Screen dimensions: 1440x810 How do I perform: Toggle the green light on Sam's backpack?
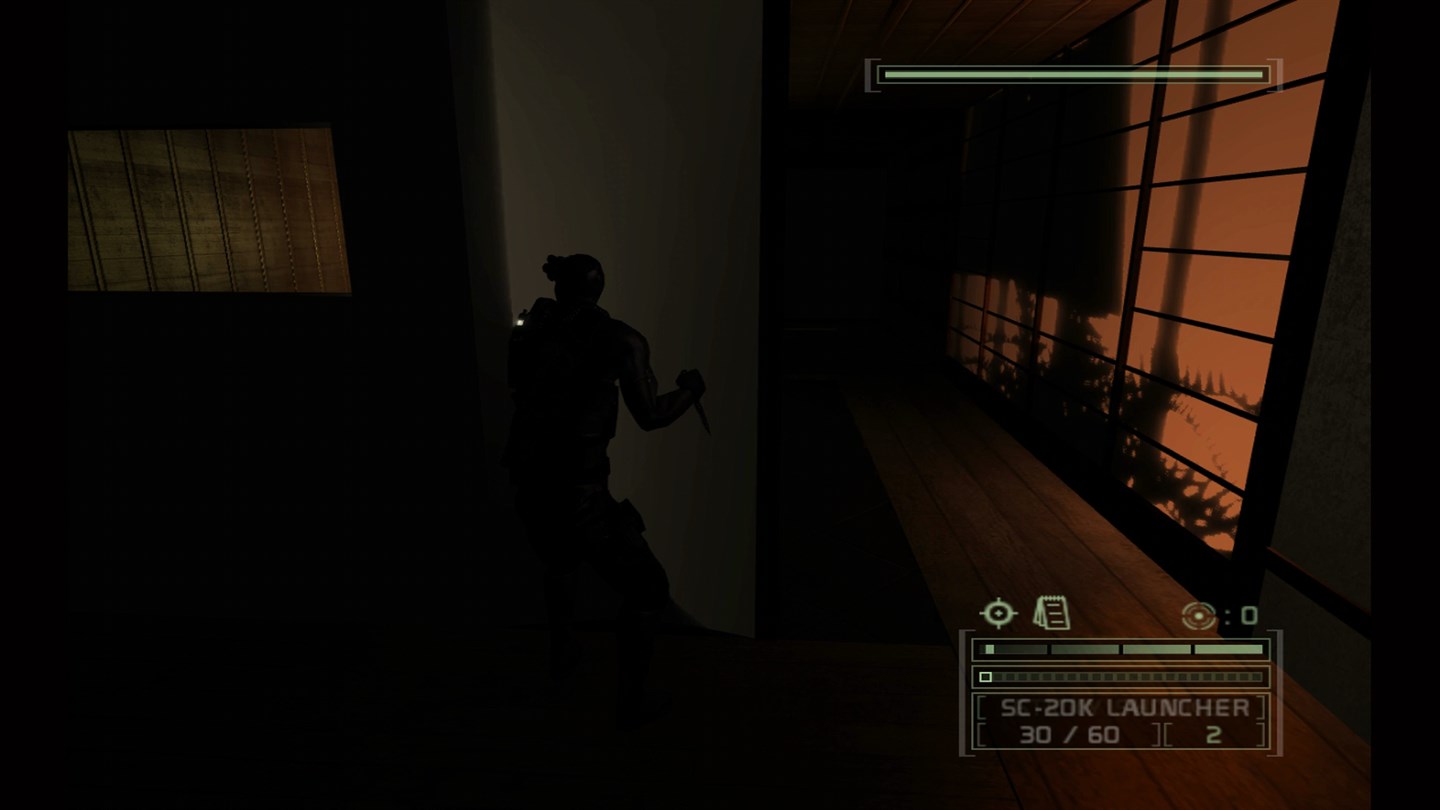point(521,321)
